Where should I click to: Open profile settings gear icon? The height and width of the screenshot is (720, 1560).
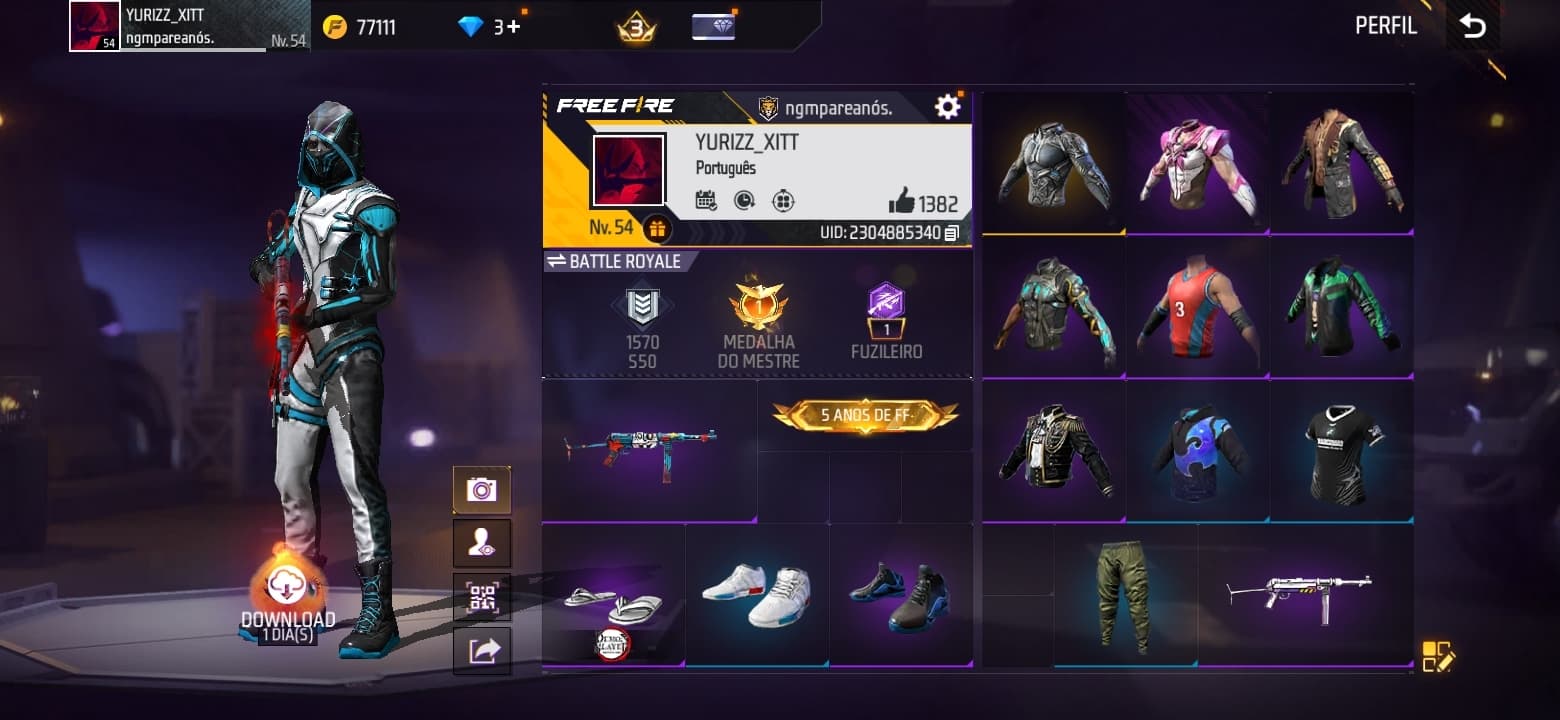coord(947,107)
